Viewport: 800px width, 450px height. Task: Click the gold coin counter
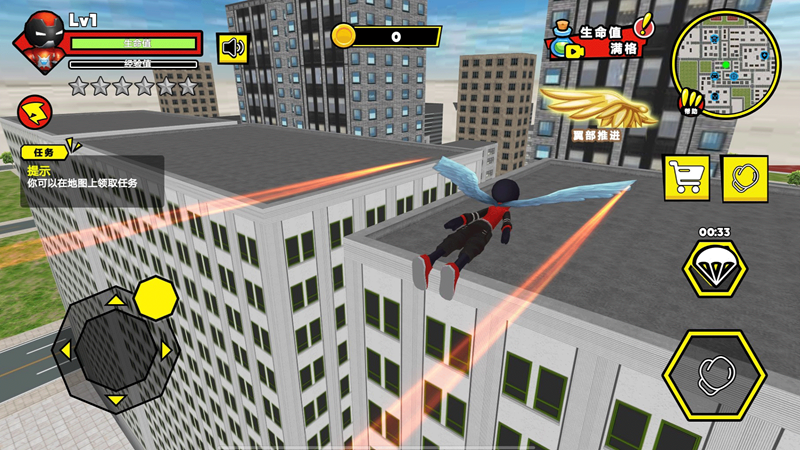click(x=386, y=37)
